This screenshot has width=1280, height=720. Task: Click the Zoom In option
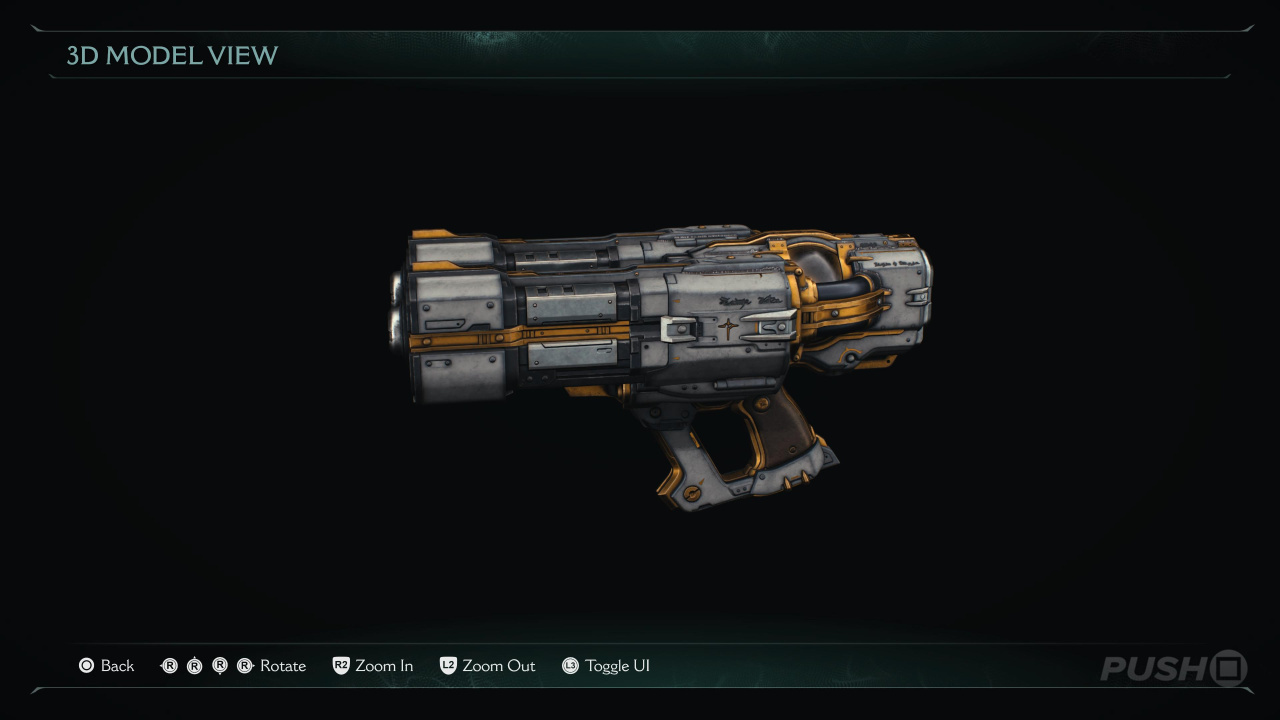pos(373,666)
